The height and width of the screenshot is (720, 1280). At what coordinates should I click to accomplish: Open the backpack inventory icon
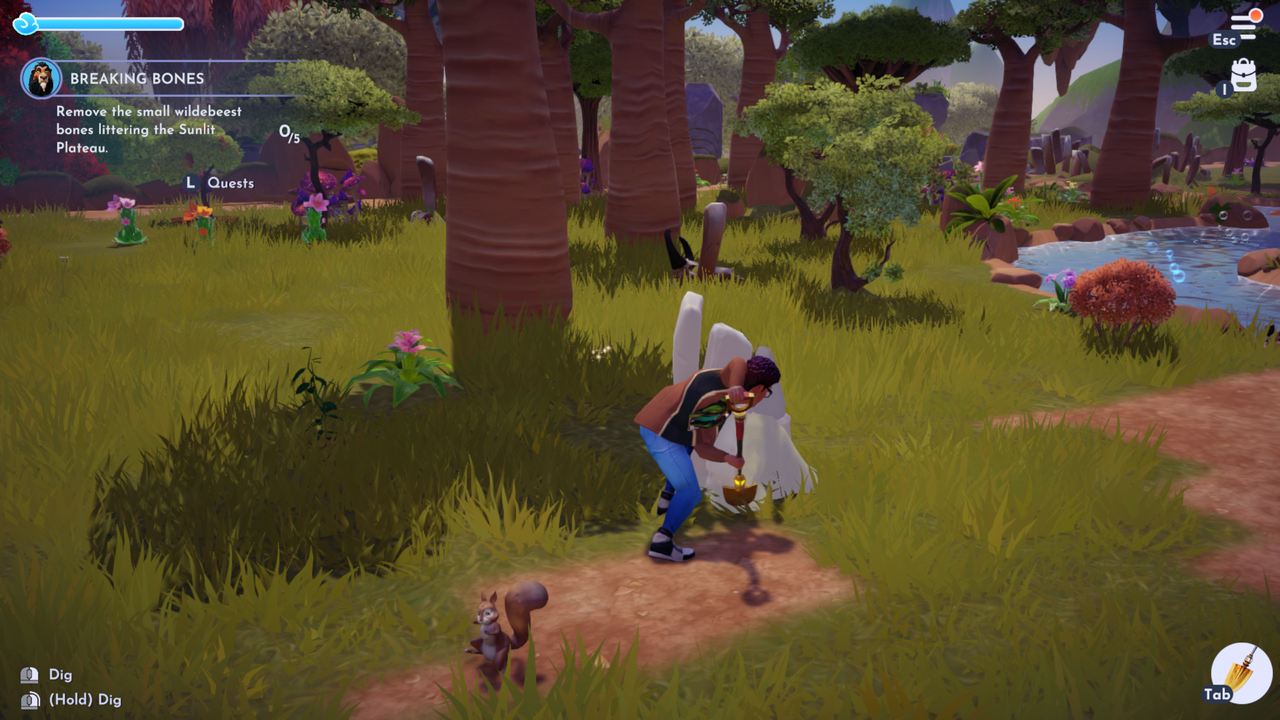[x=1244, y=75]
